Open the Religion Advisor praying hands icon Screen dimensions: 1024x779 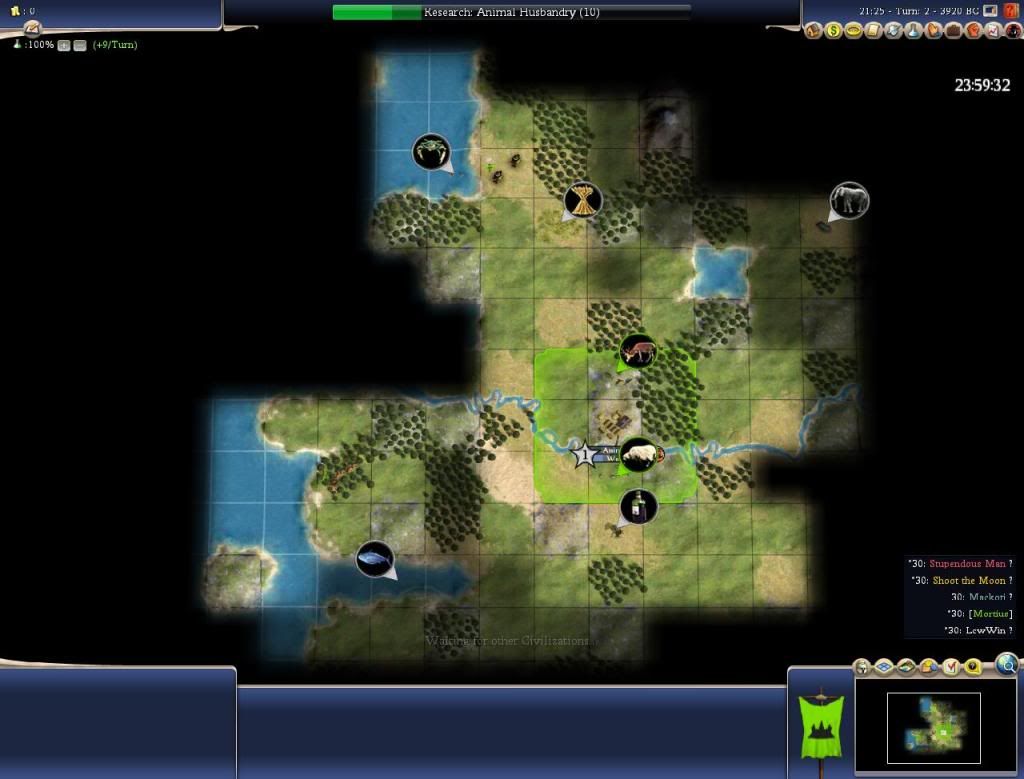(934, 31)
